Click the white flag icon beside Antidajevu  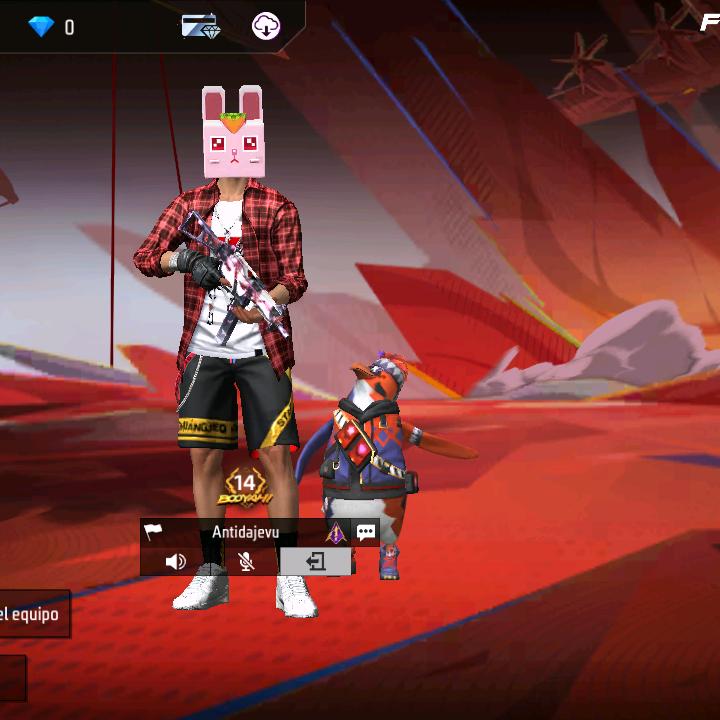pyautogui.click(x=153, y=533)
